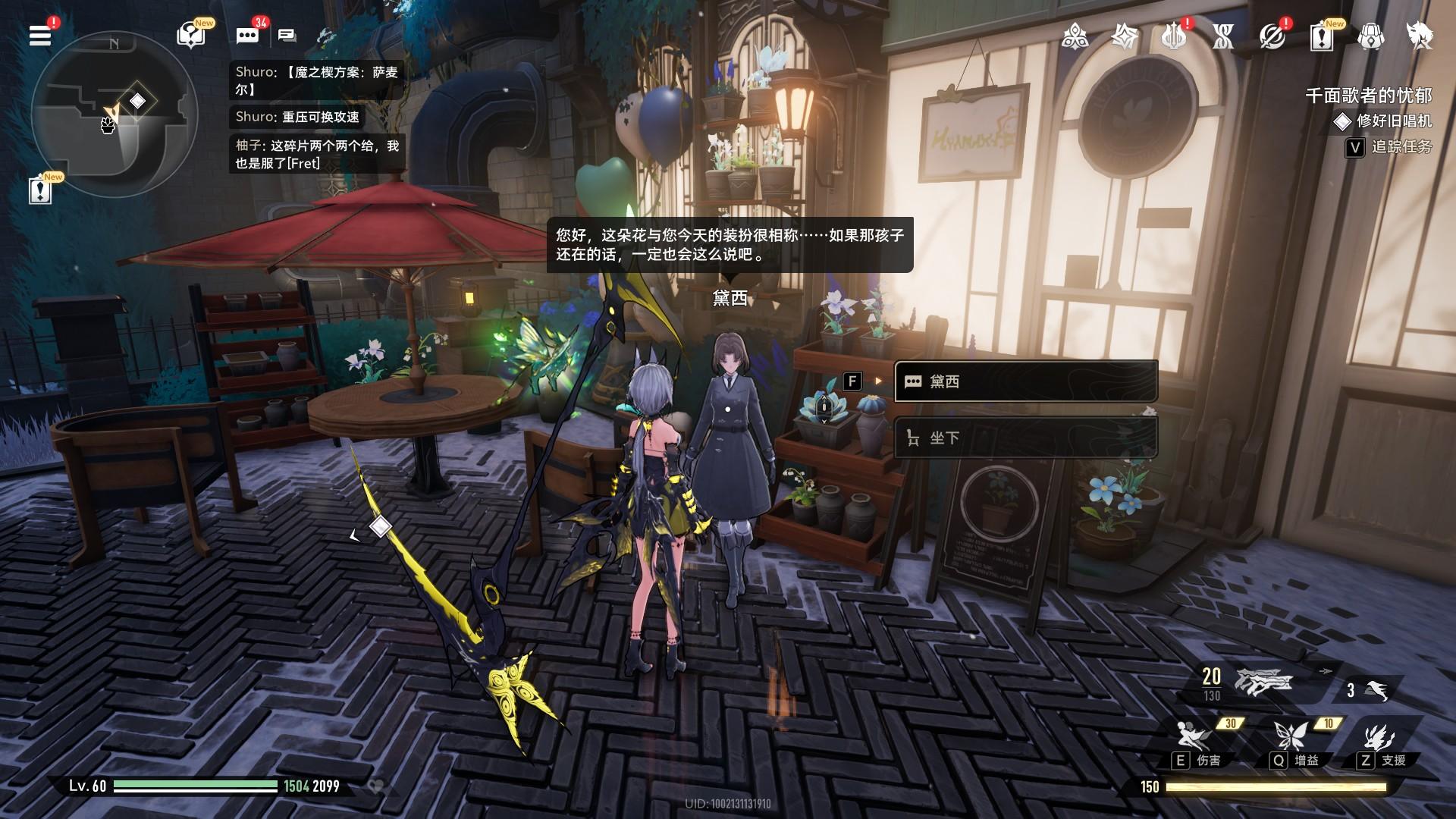Toggle the chat message list icon
The image size is (1456, 819).
click(x=287, y=36)
